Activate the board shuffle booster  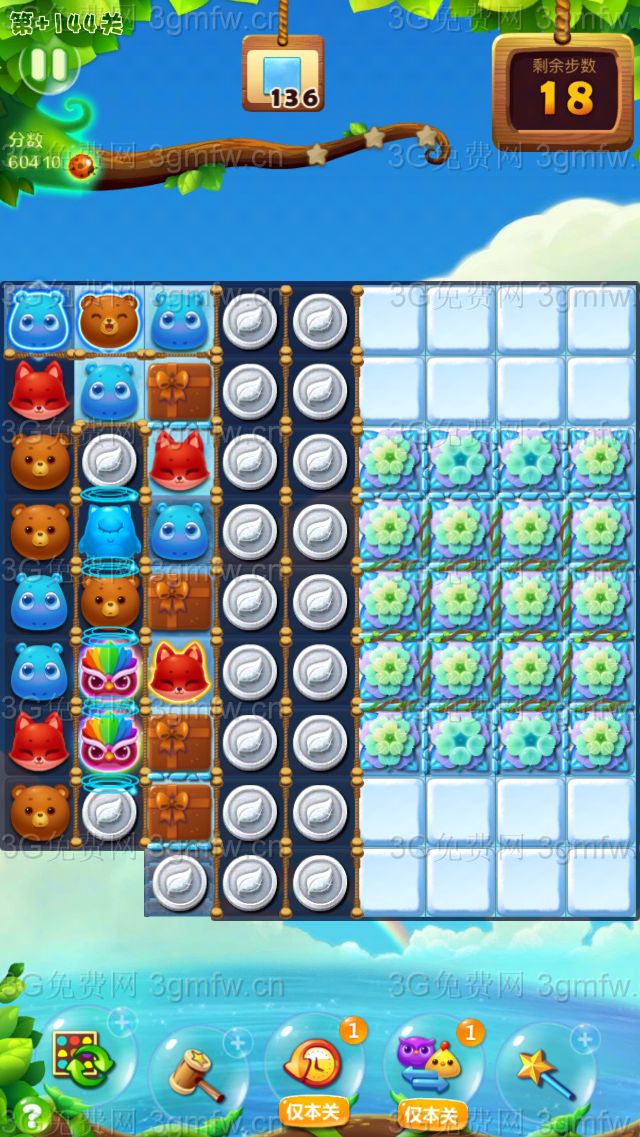click(x=84, y=1060)
